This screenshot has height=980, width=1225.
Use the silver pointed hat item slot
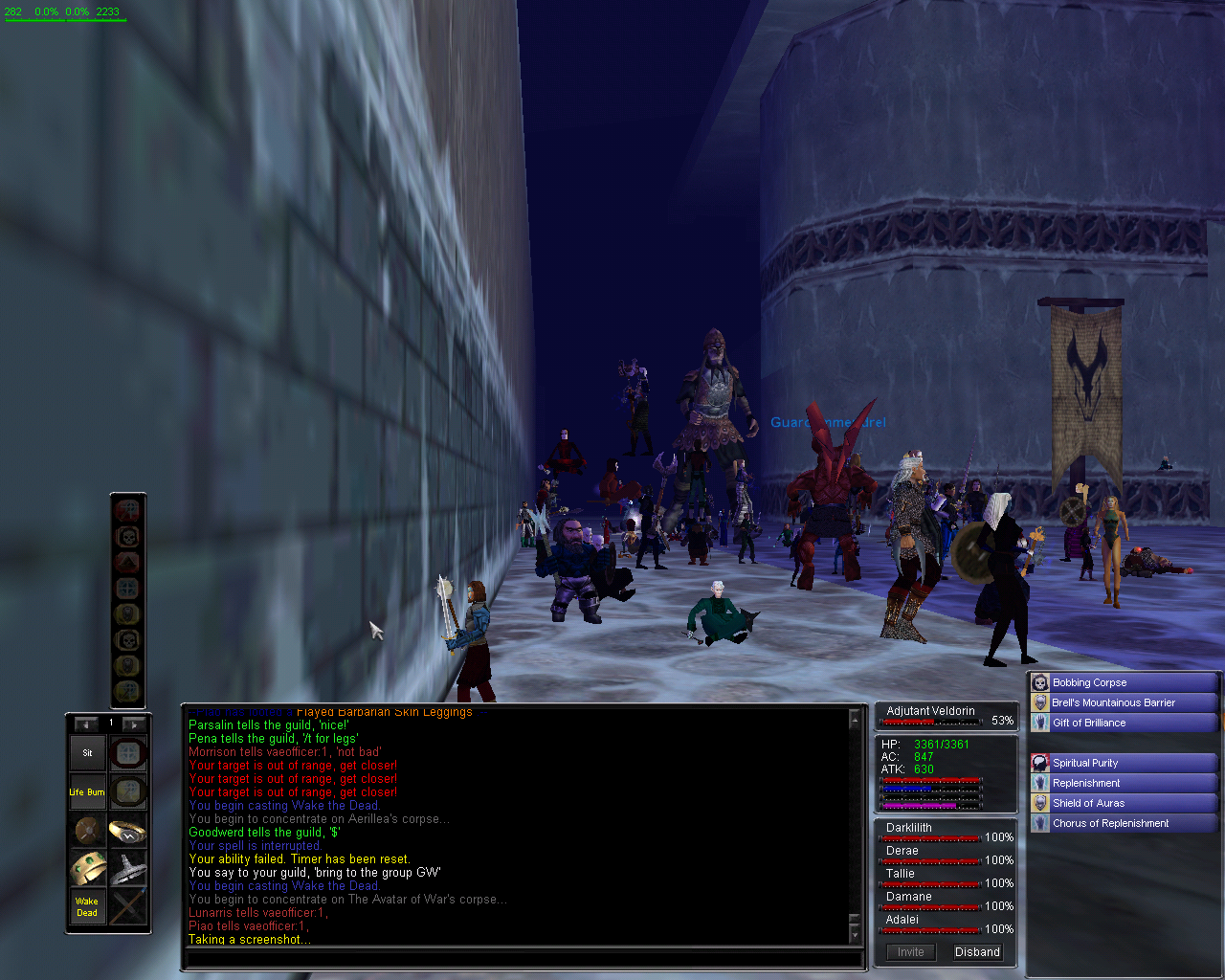pyautogui.click(x=127, y=868)
